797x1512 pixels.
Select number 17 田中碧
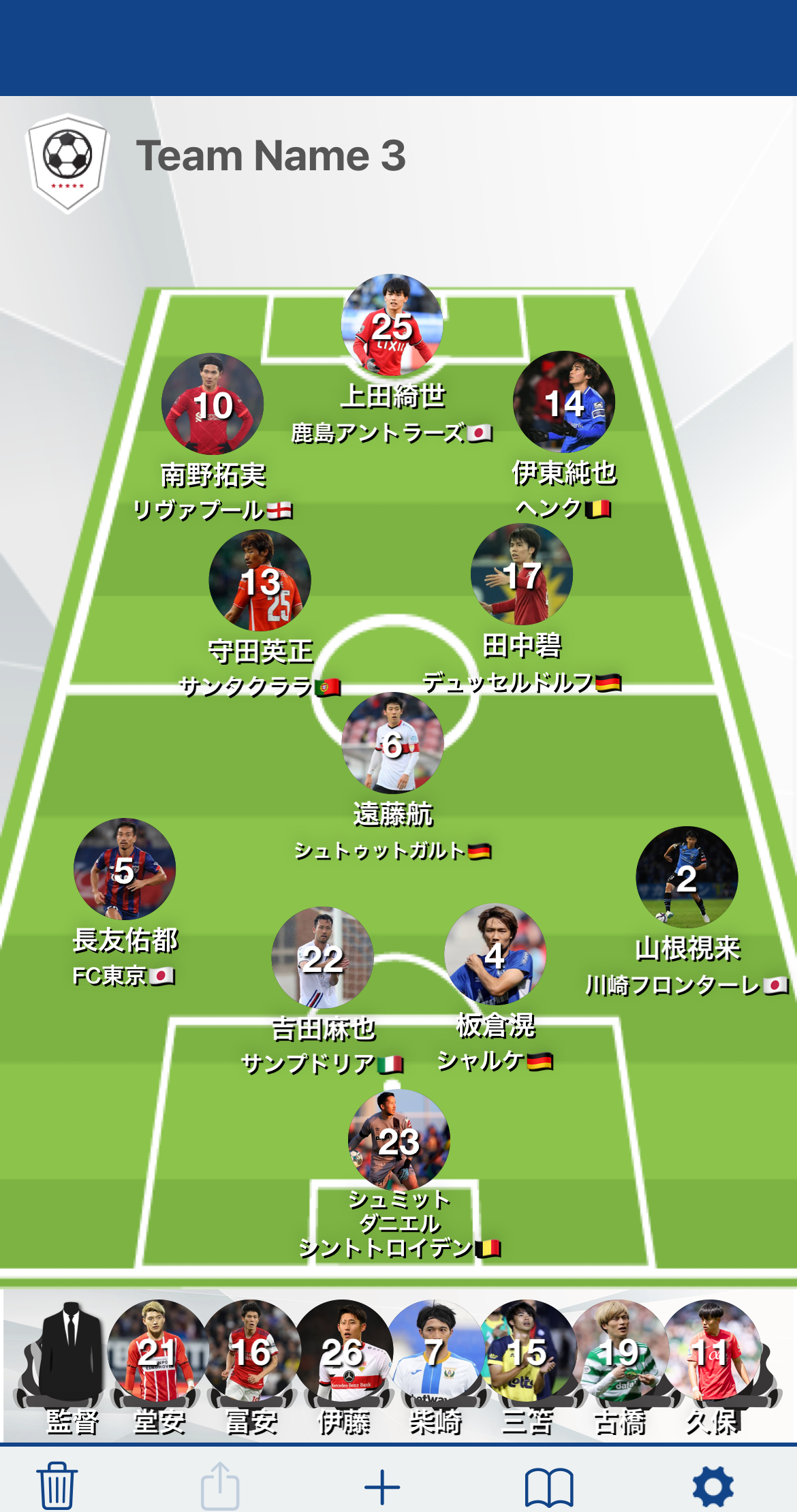522,575
